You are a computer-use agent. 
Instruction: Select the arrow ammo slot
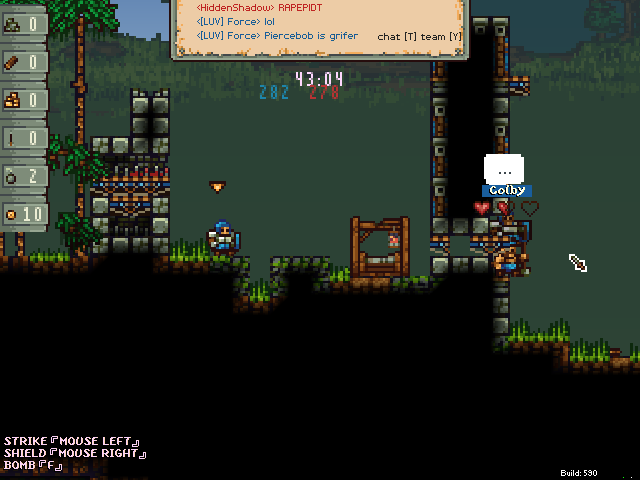point(23,138)
